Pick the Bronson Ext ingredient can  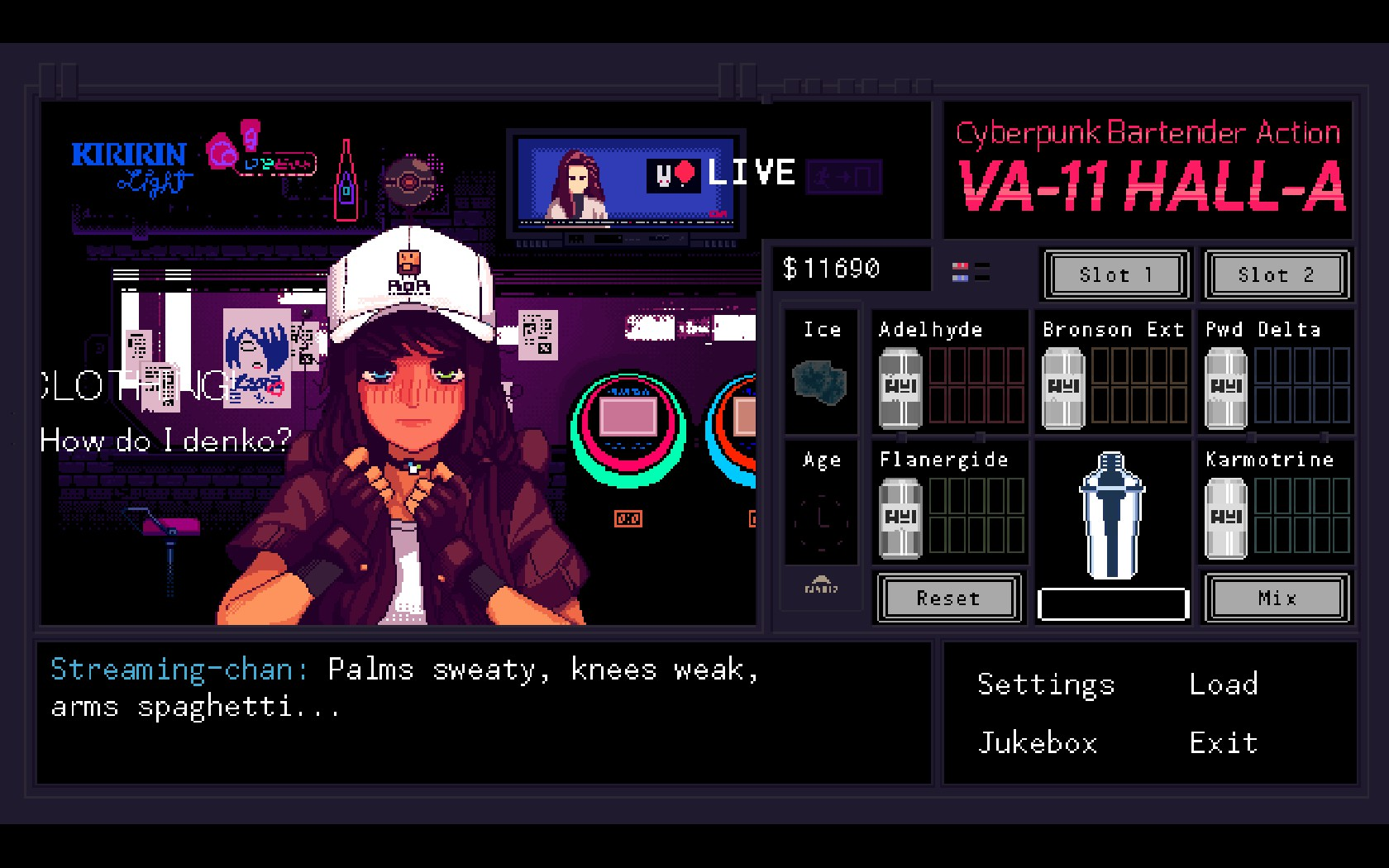(1063, 388)
